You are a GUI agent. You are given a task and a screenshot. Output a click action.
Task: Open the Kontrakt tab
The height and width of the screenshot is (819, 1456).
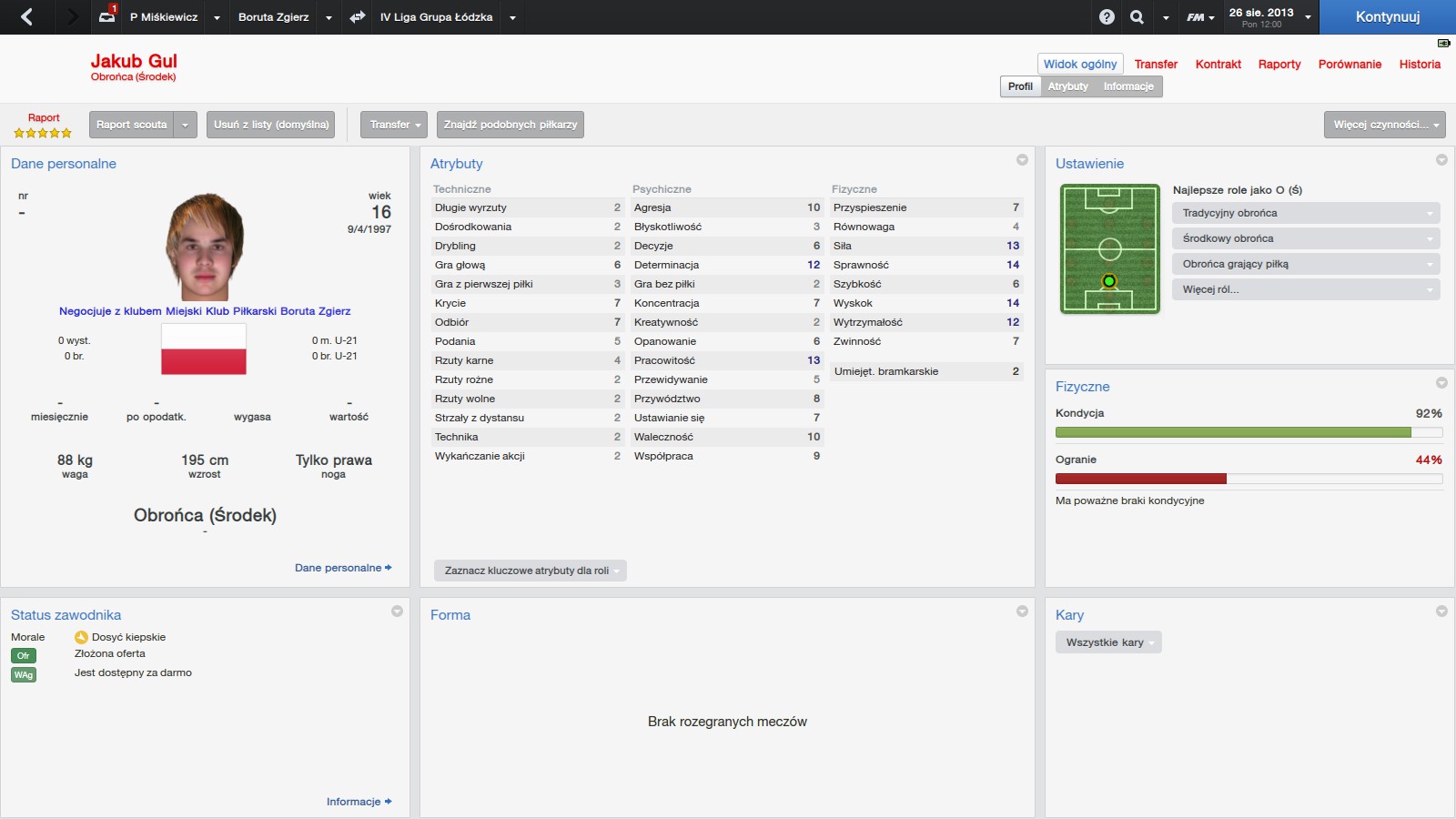click(1218, 65)
